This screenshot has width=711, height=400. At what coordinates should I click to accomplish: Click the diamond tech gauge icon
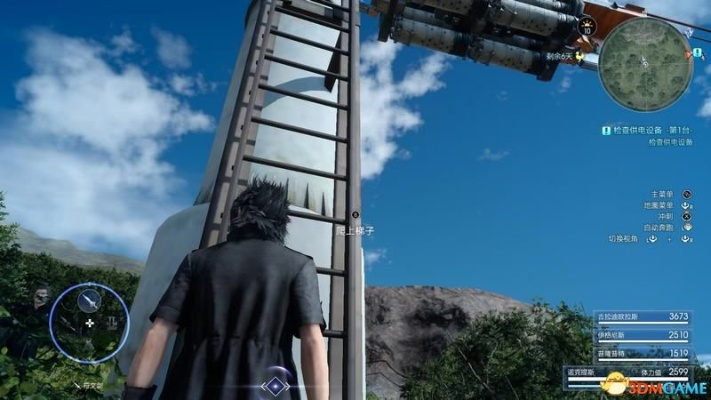(274, 385)
